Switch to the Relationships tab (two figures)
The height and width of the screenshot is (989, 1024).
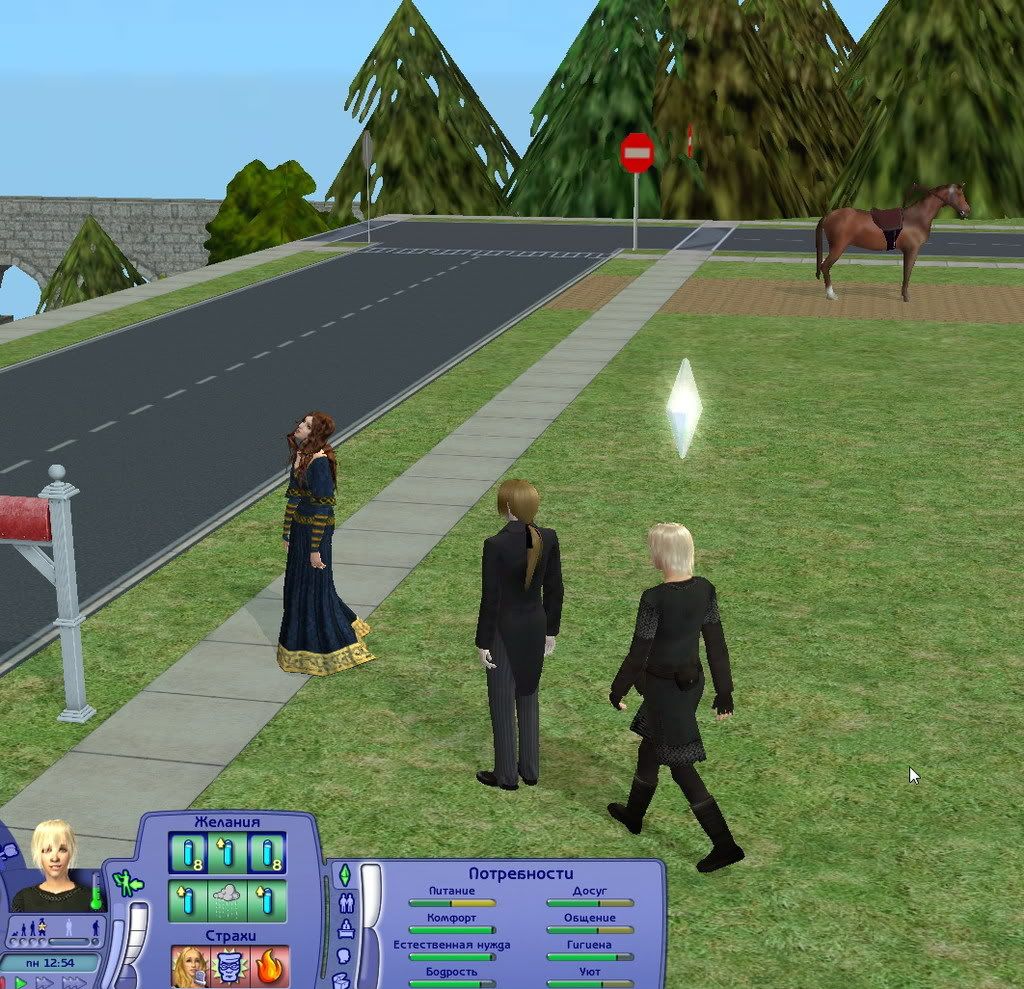347,903
